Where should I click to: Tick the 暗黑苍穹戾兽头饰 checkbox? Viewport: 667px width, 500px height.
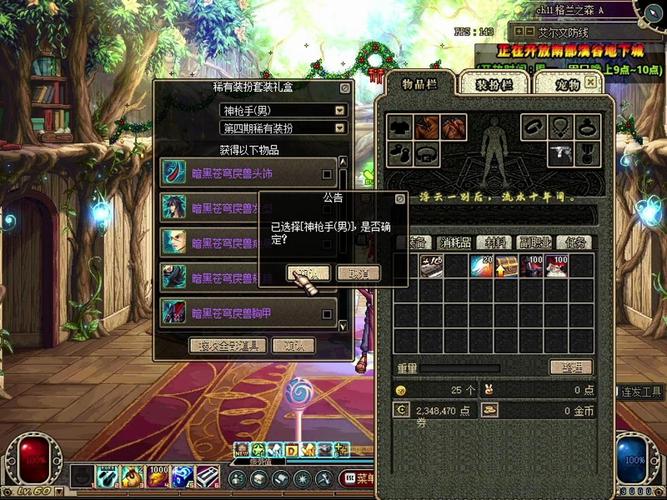click(x=327, y=173)
